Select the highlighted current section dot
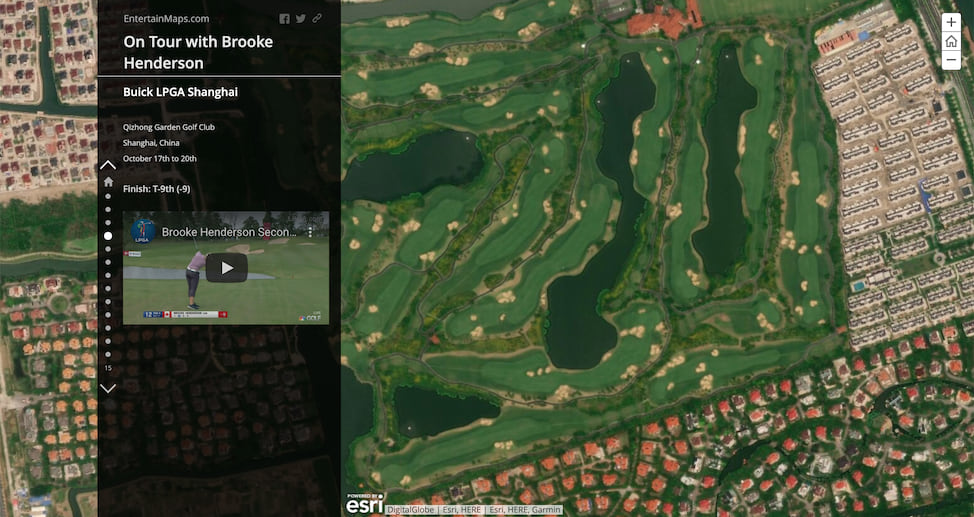974x517 pixels. 108,236
